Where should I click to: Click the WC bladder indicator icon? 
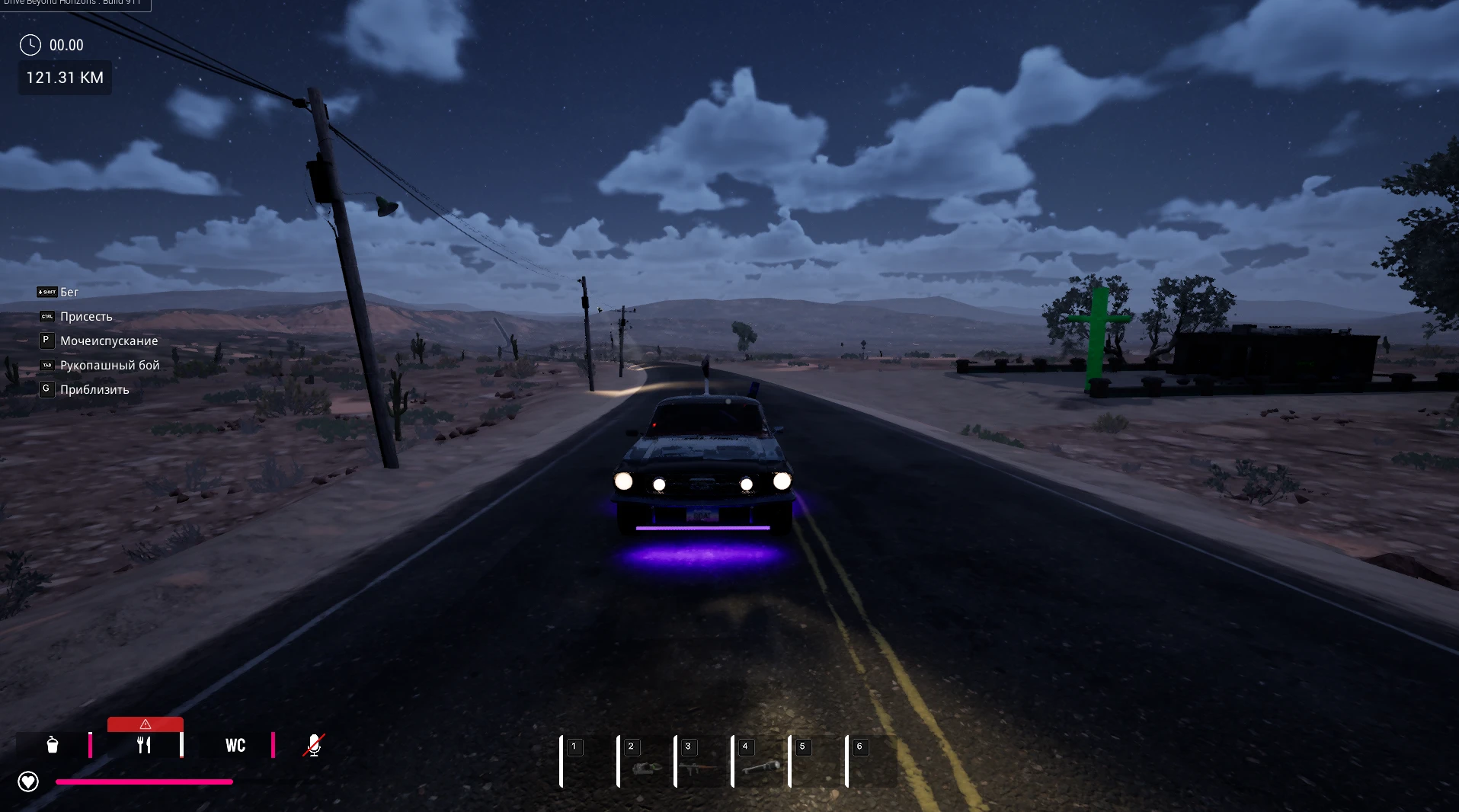tap(234, 745)
